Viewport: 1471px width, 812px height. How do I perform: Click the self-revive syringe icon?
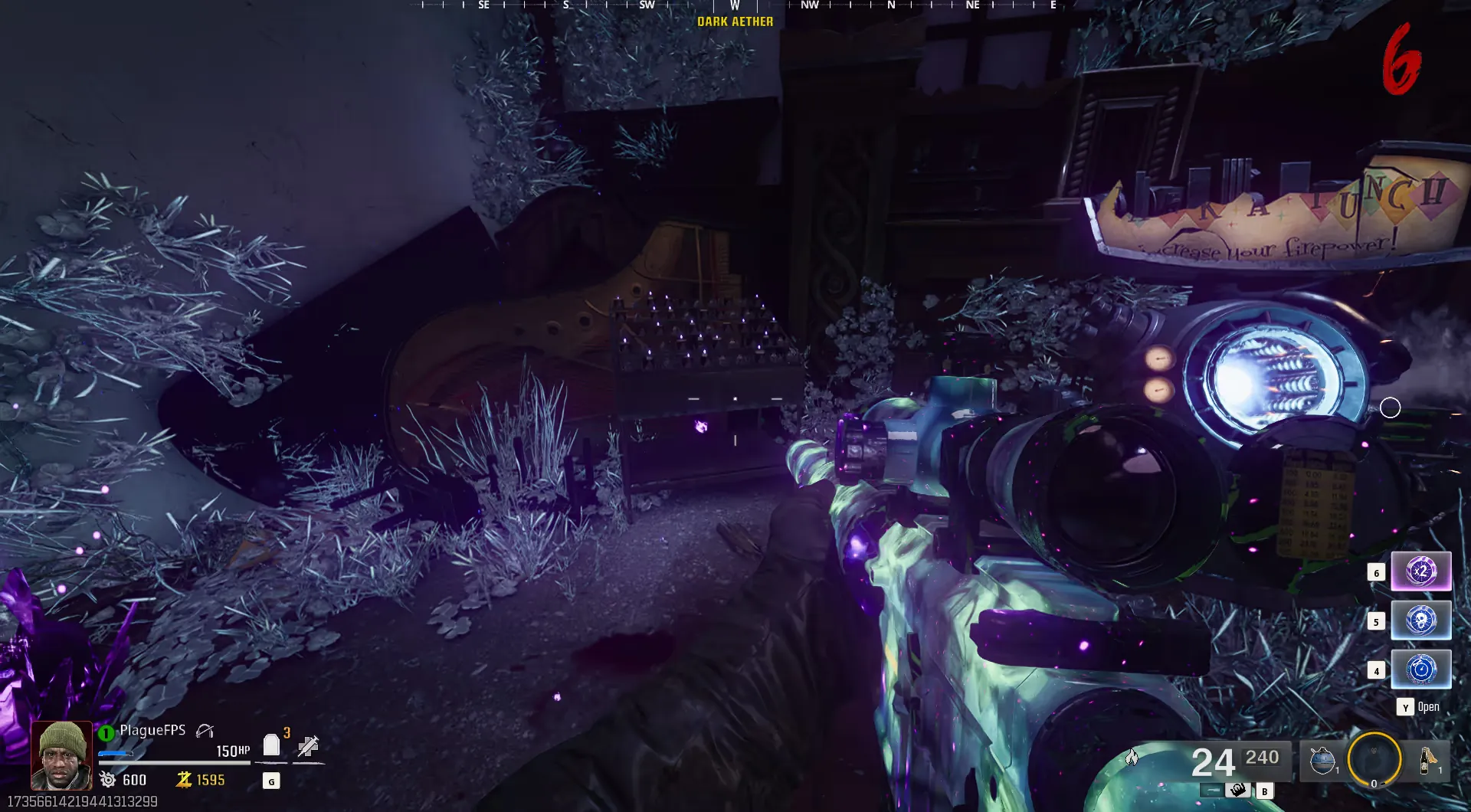[x=308, y=745]
